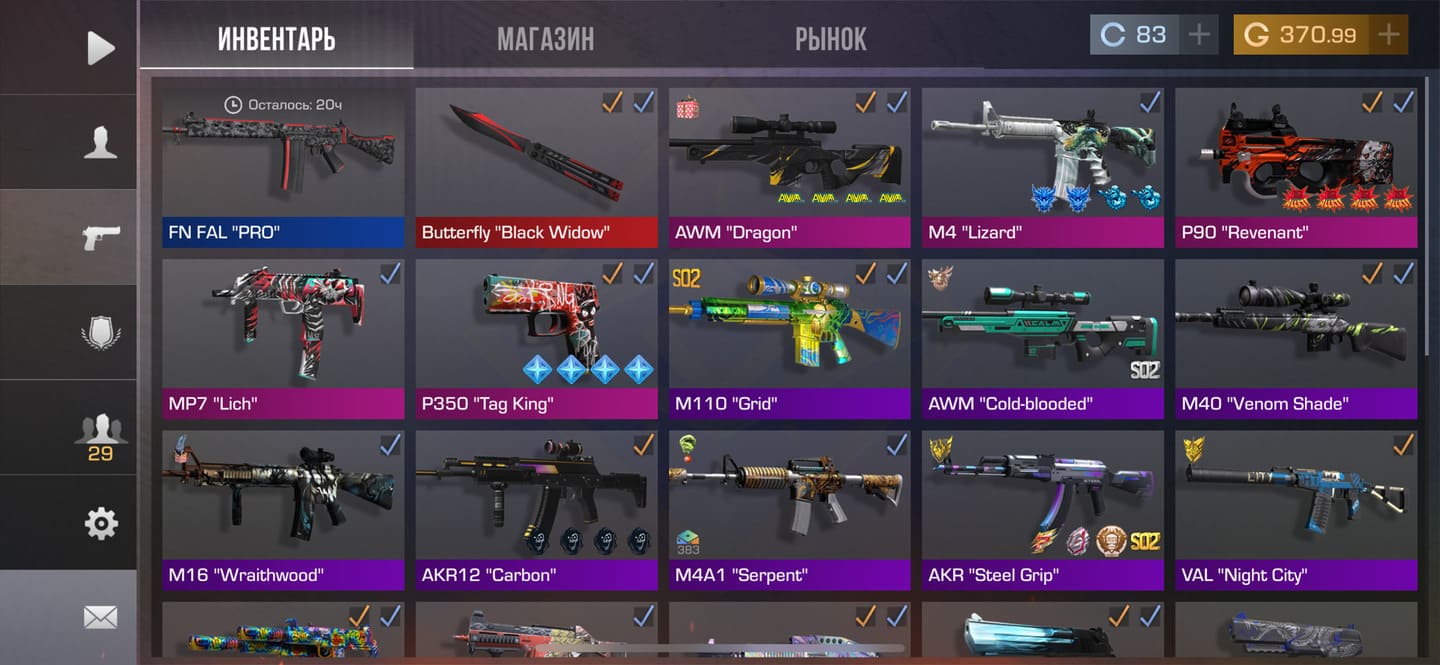Open the Рынок tab
The height and width of the screenshot is (665, 1440).
[x=830, y=39]
